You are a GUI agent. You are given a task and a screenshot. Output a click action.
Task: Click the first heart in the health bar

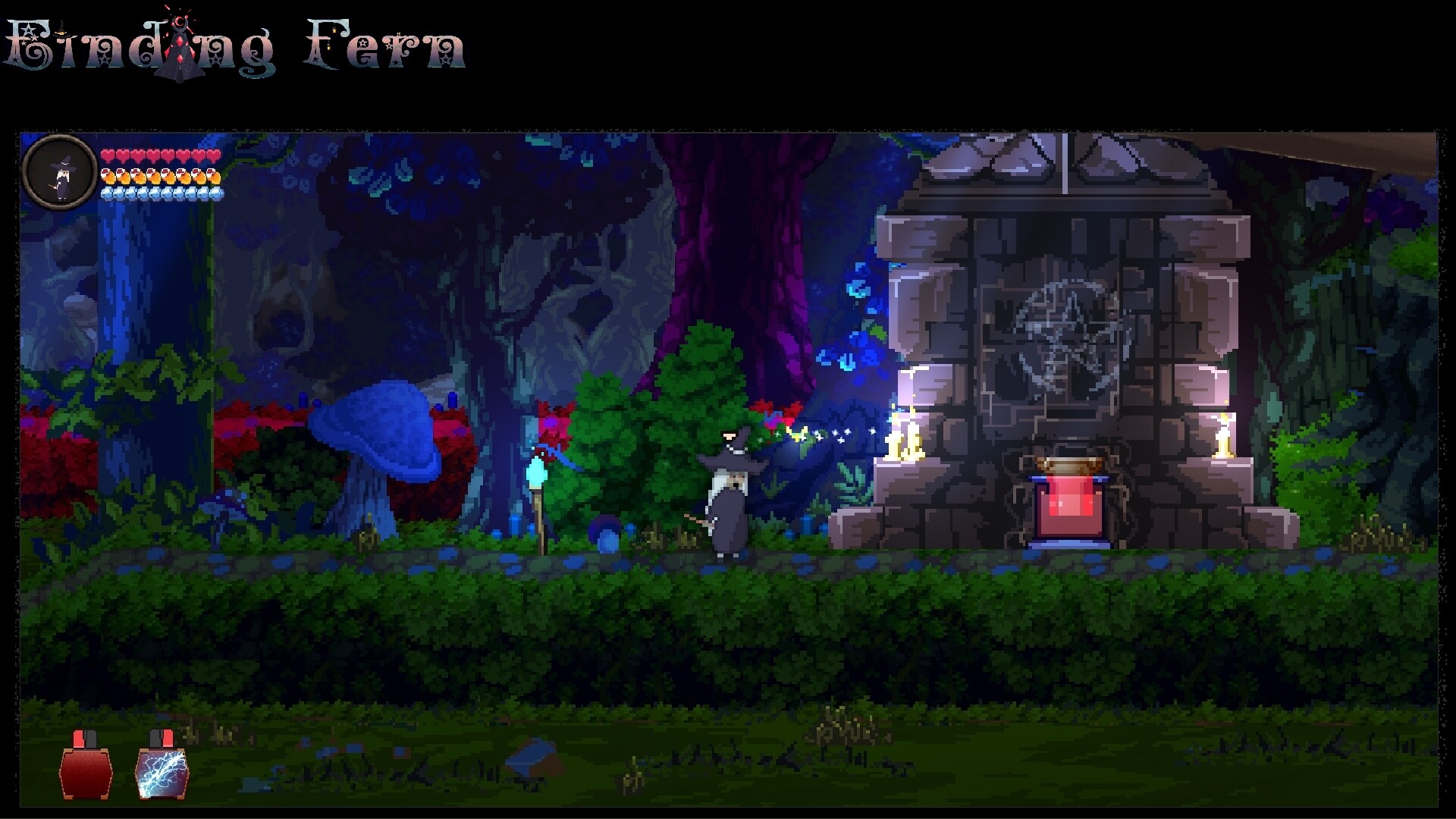pyautogui.click(x=108, y=154)
